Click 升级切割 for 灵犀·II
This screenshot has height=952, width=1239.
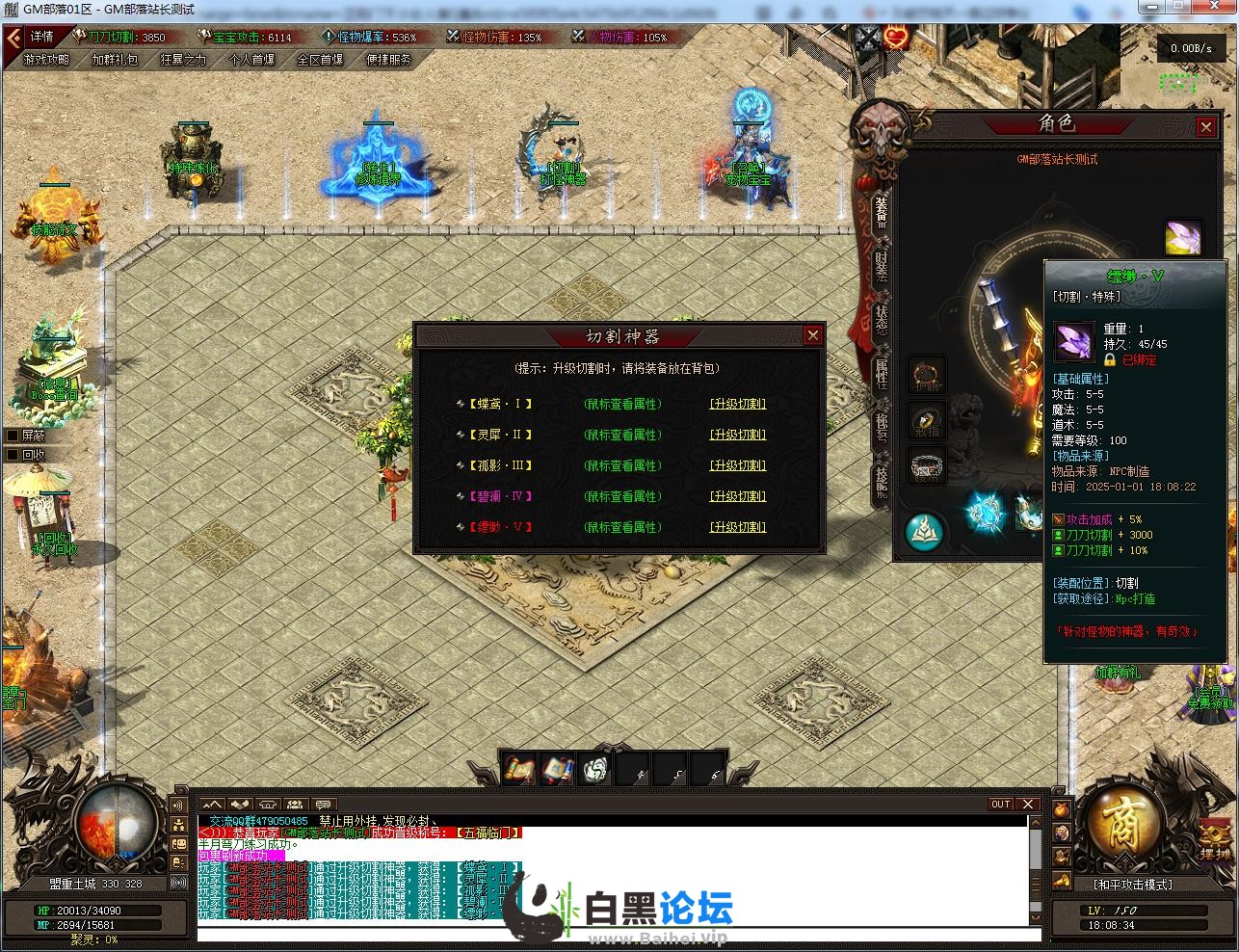click(x=738, y=435)
